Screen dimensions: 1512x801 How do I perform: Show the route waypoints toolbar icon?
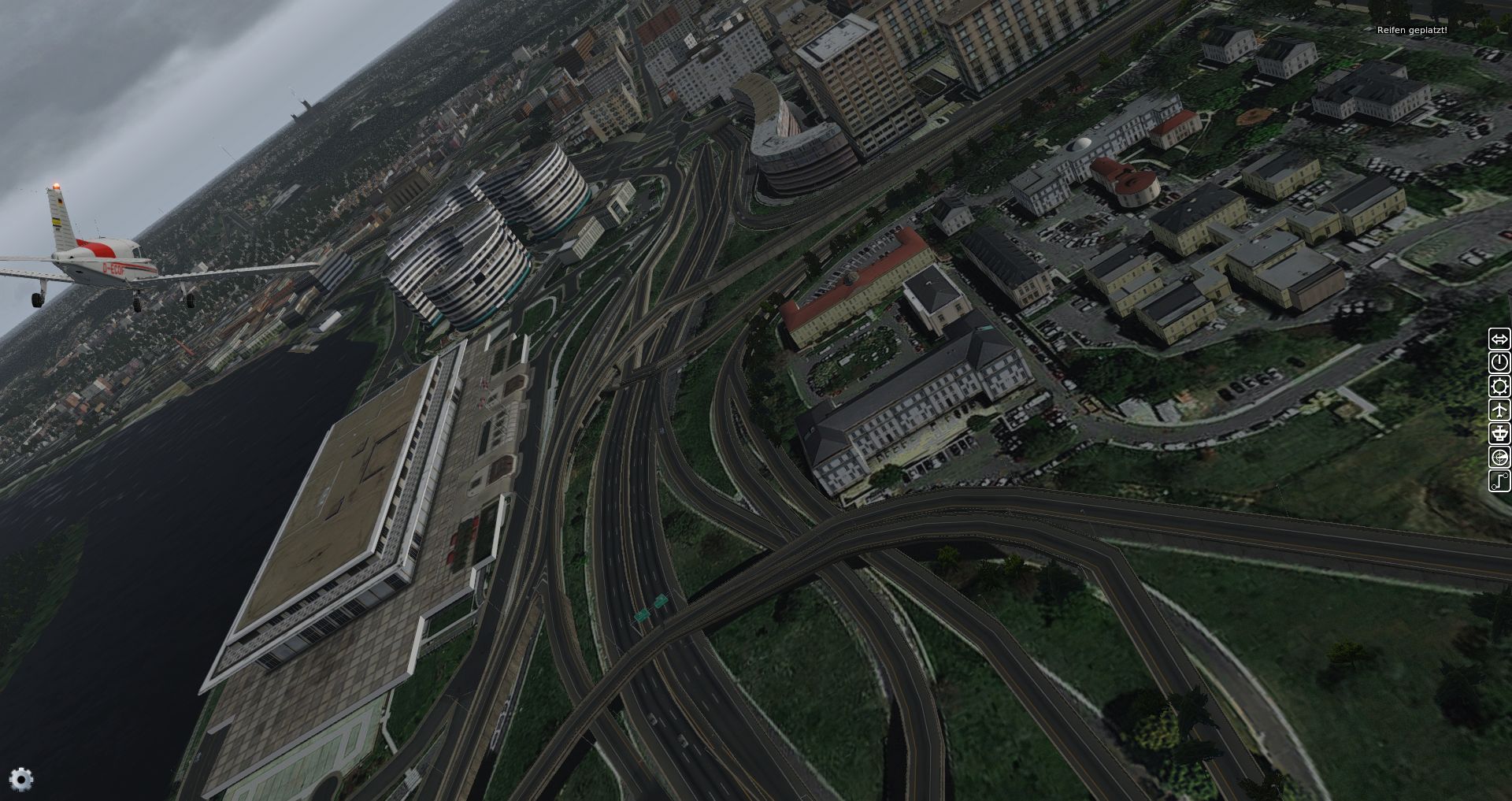(1499, 480)
